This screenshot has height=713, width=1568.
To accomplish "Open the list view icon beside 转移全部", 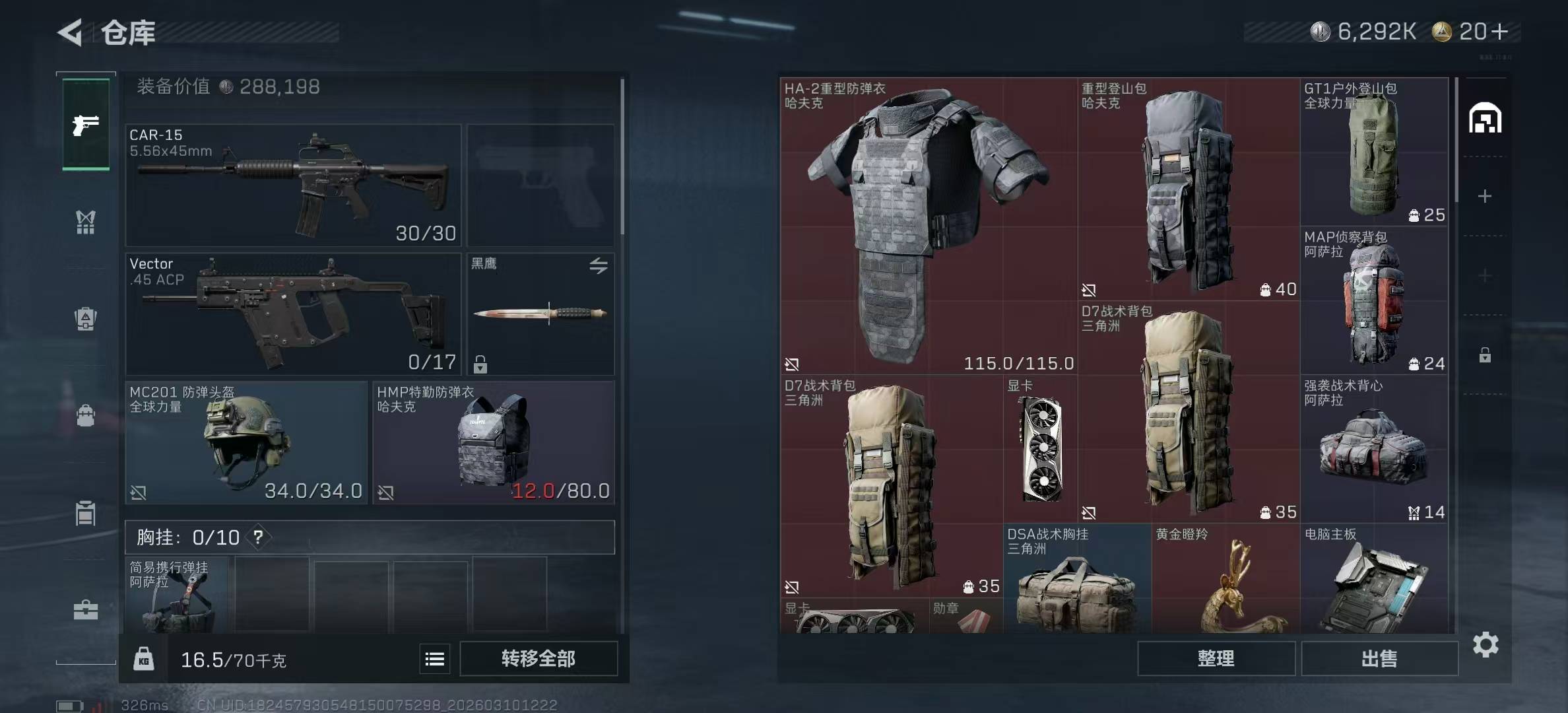I will pyautogui.click(x=435, y=659).
